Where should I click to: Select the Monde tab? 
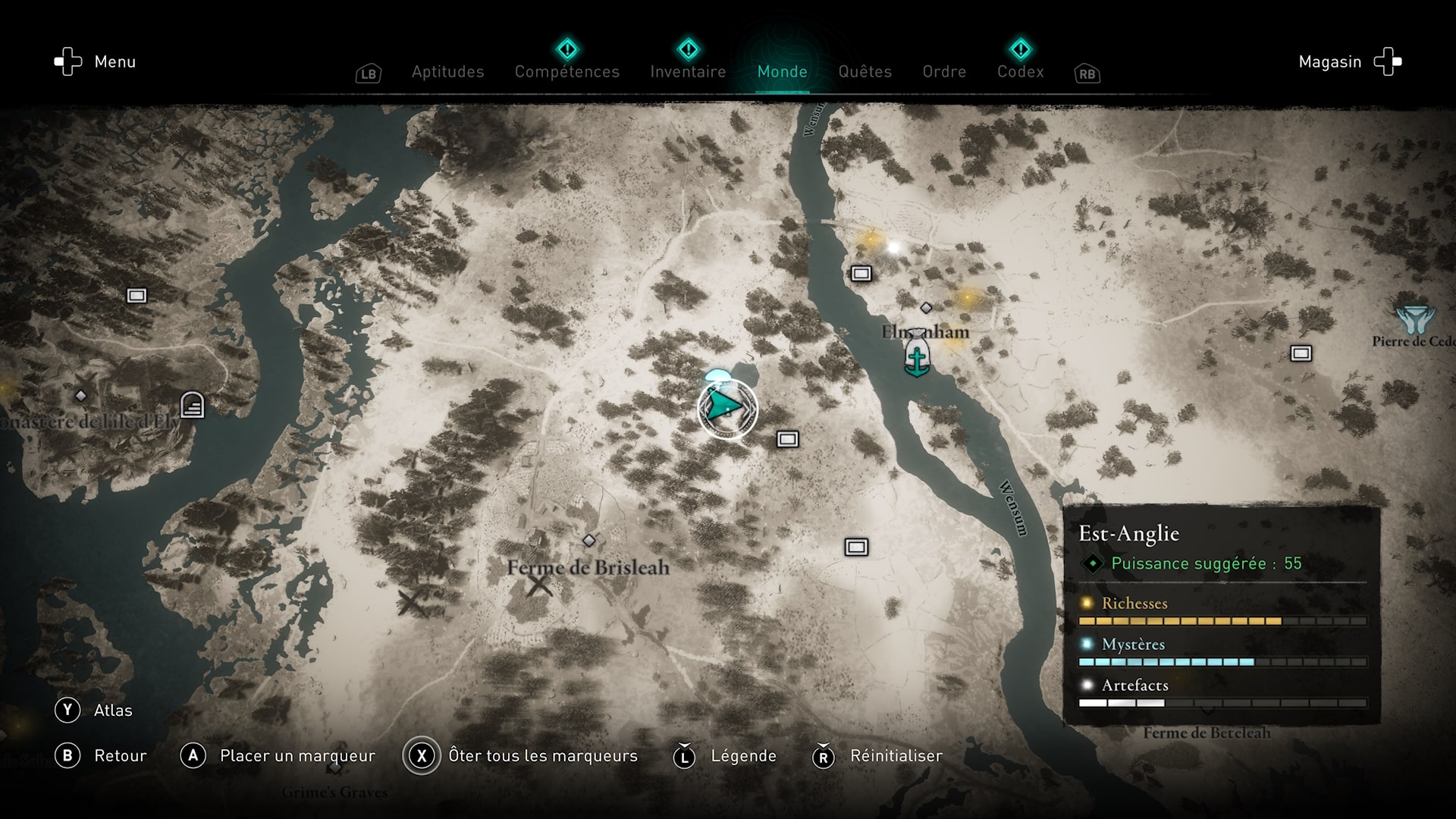click(x=782, y=72)
